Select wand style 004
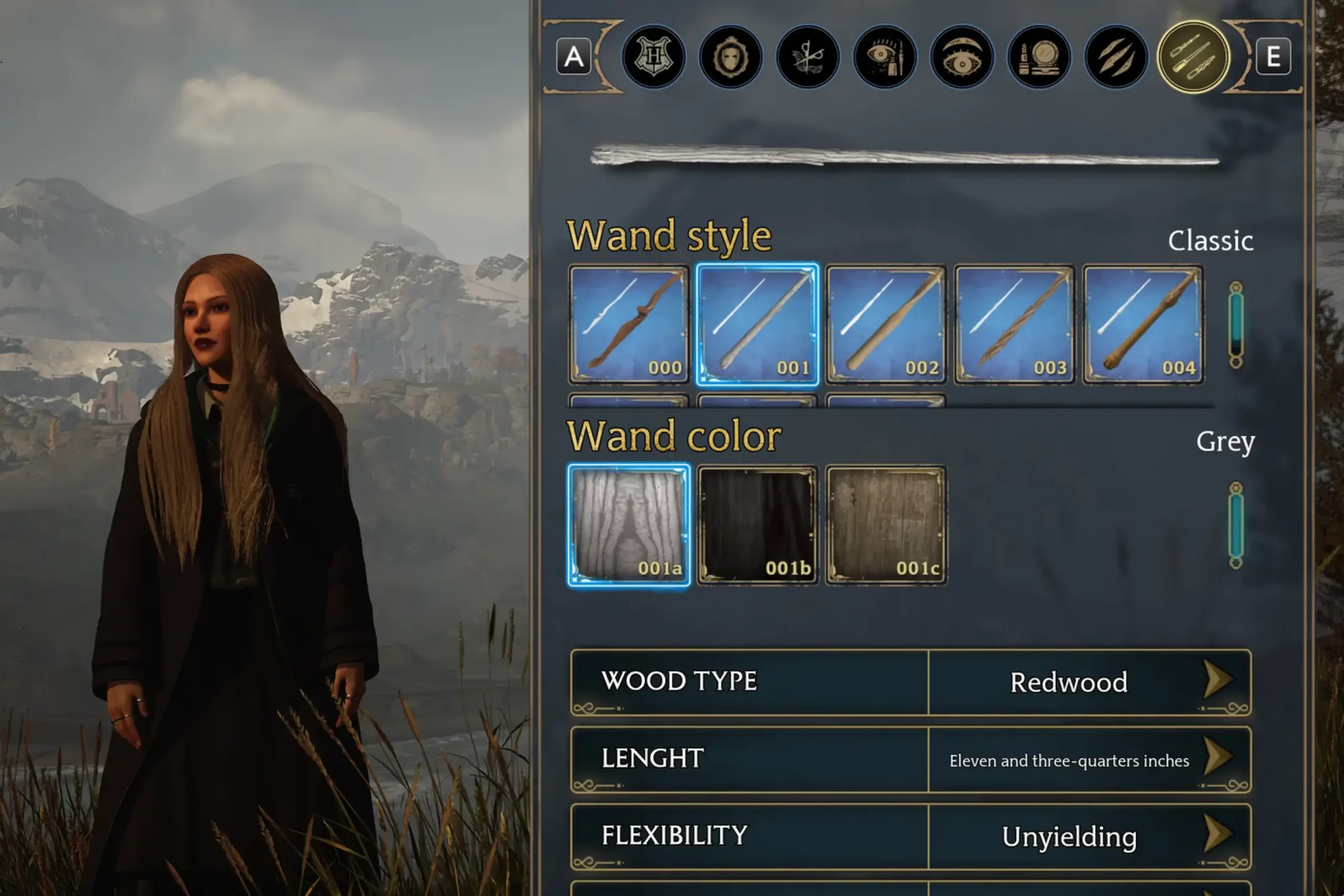1344x896 pixels. click(x=1143, y=324)
